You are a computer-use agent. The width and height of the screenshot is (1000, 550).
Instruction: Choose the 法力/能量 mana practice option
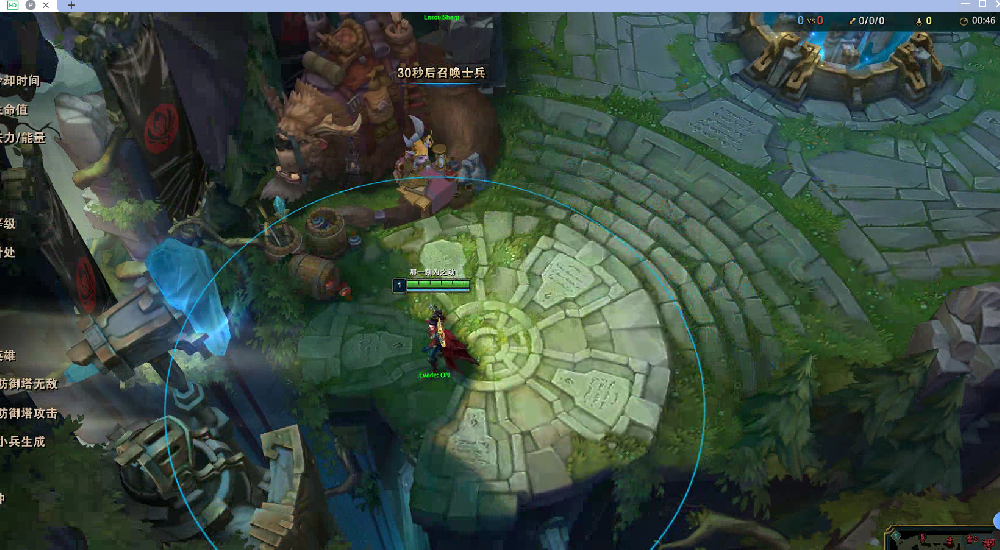point(22,137)
